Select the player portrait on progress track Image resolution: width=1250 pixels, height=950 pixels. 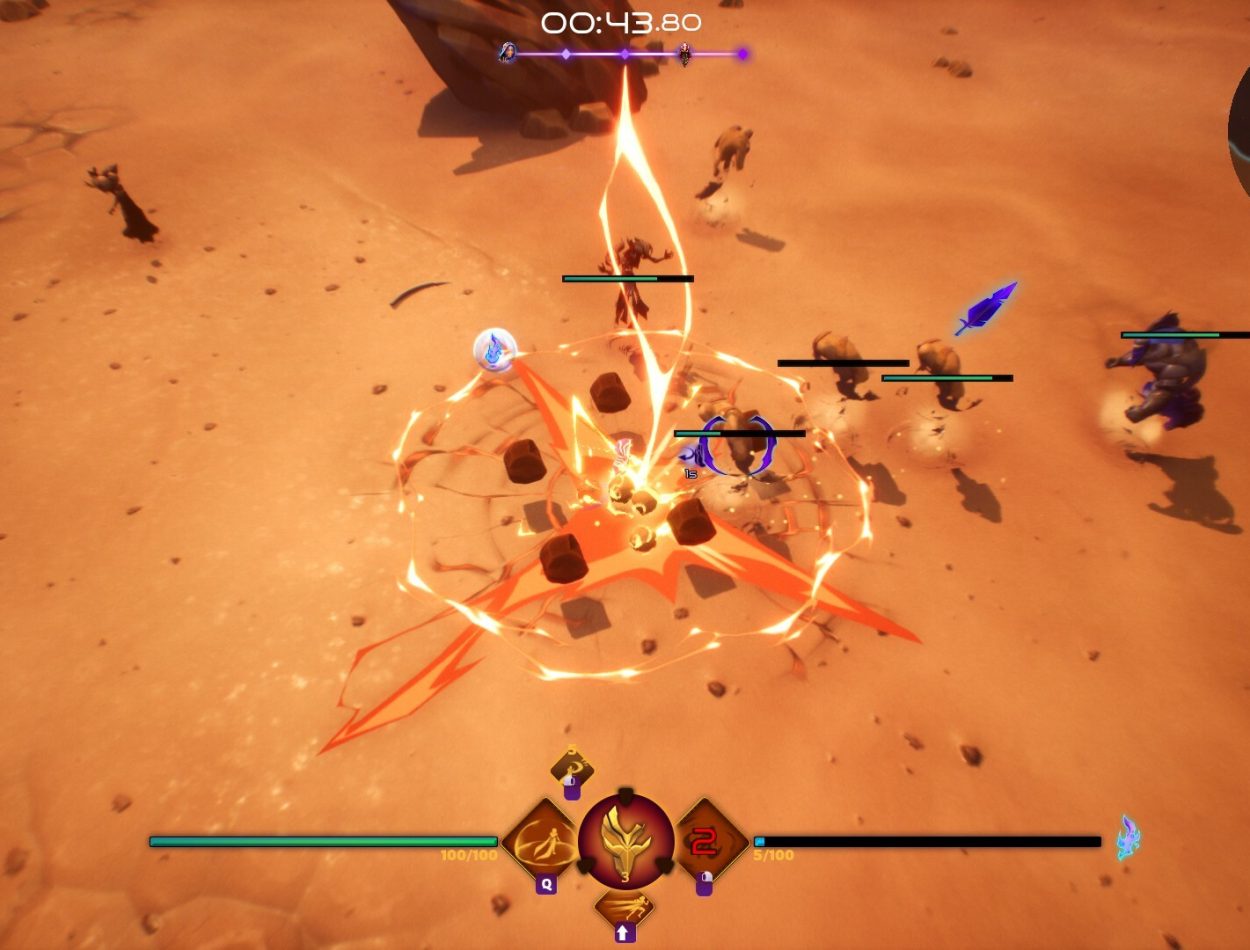[508, 53]
